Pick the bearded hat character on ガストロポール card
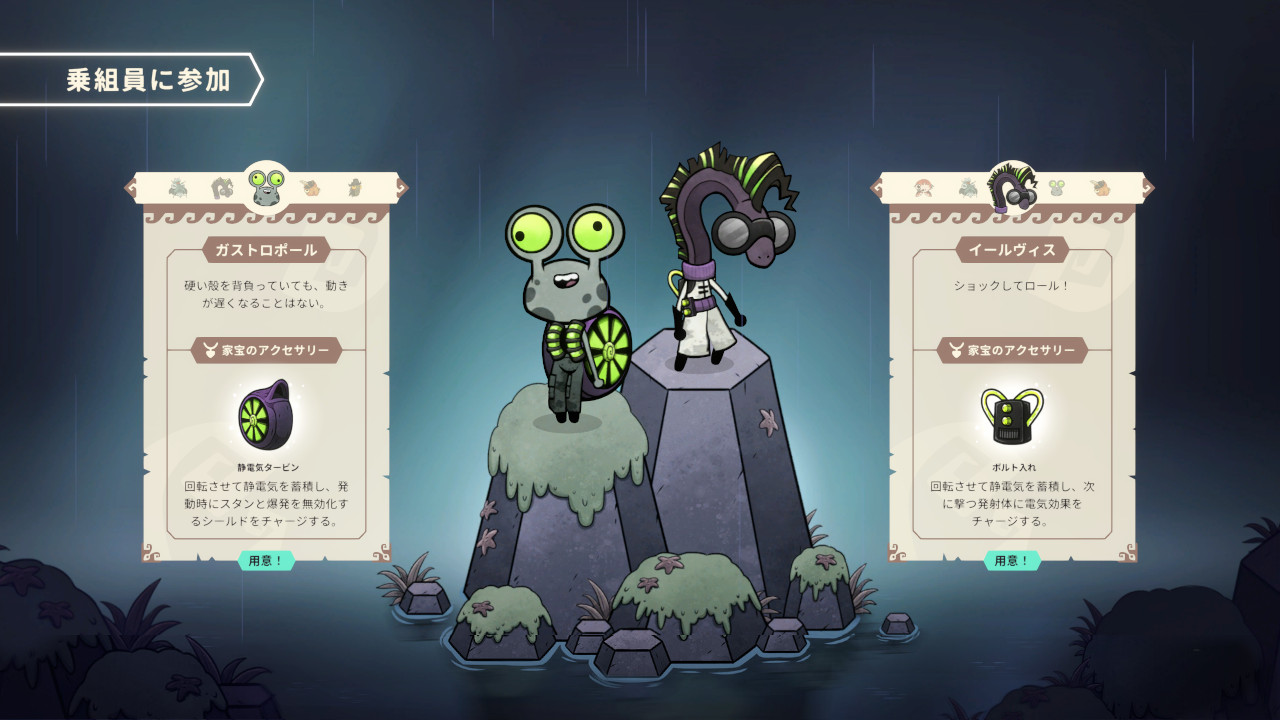Viewport: 1280px width, 720px height. point(355,187)
